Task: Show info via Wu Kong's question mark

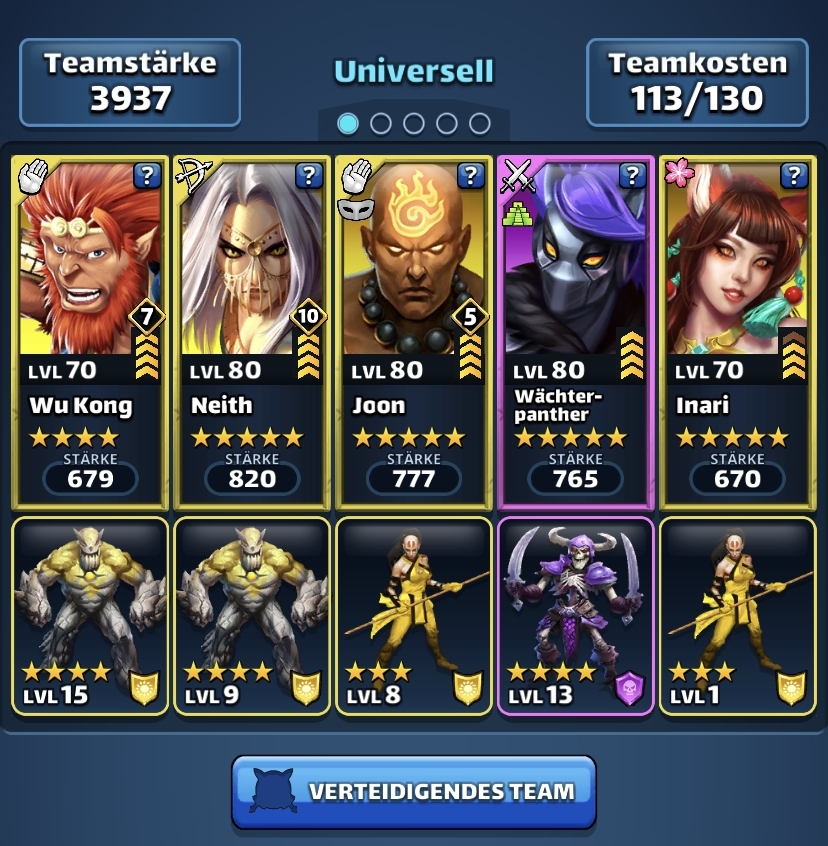Action: 147,177
